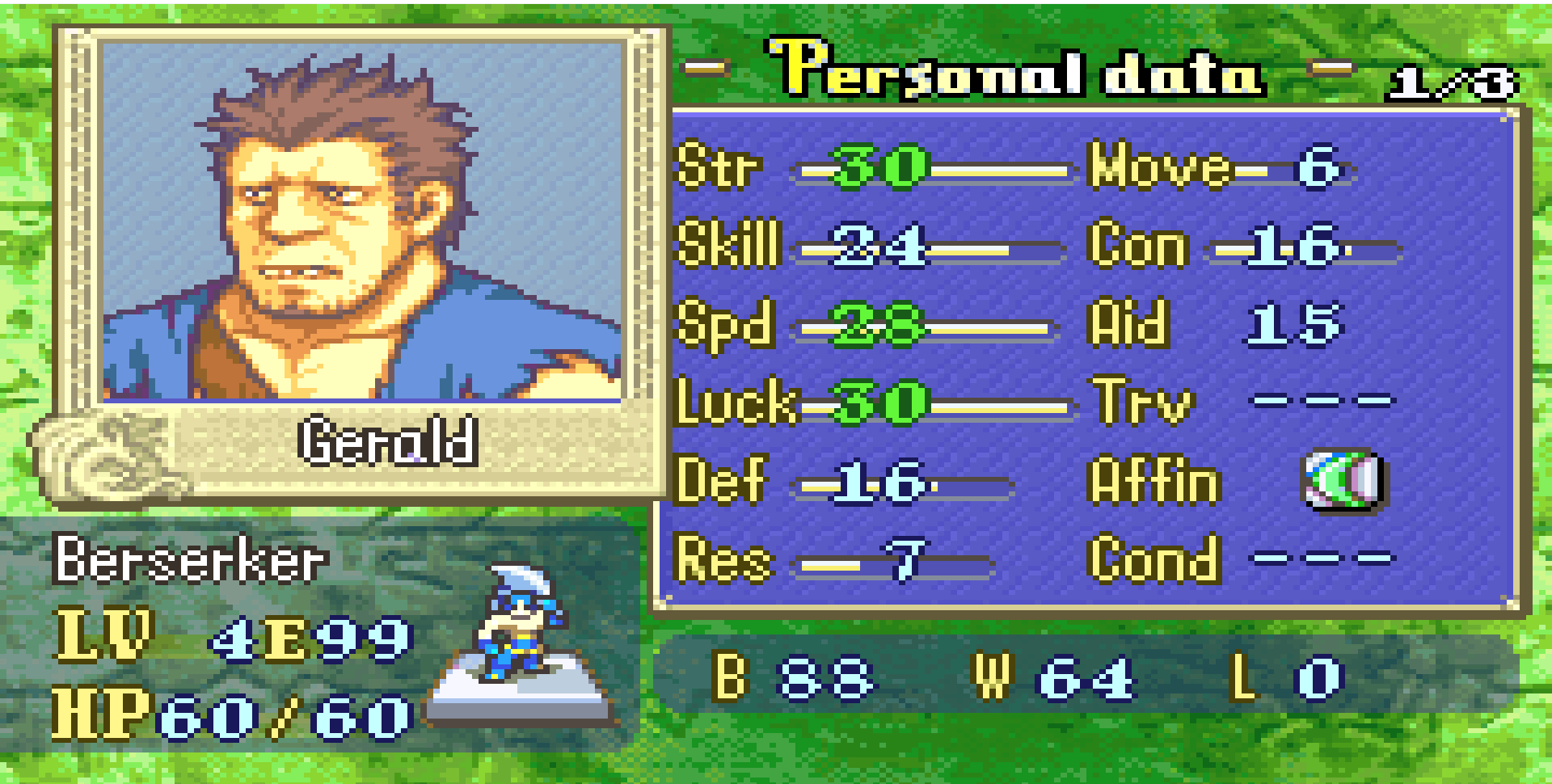The image size is (1552, 784).
Task: Select Gerald's character portrait
Action: tap(361, 221)
